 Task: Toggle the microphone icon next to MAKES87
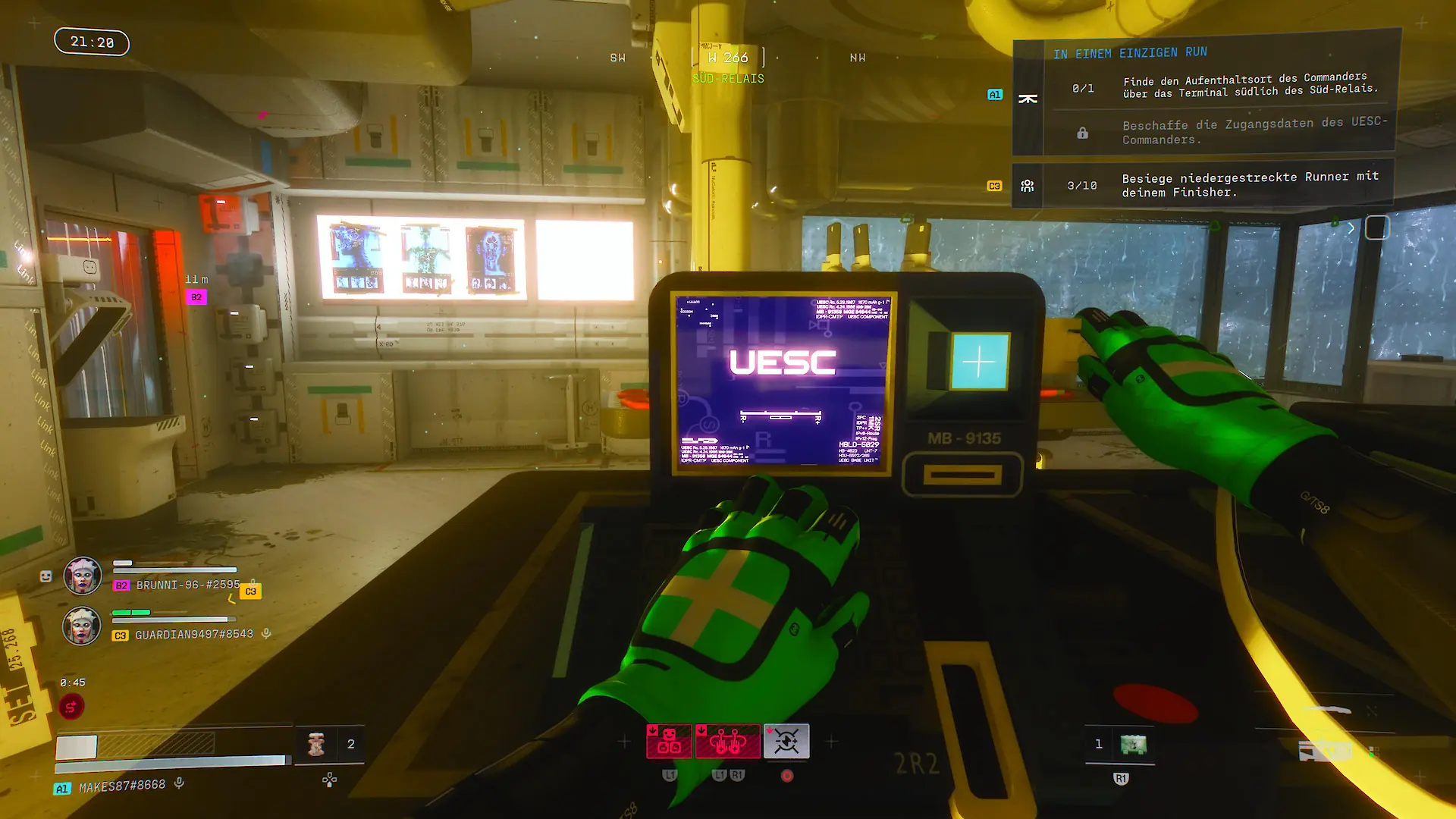coord(179,783)
